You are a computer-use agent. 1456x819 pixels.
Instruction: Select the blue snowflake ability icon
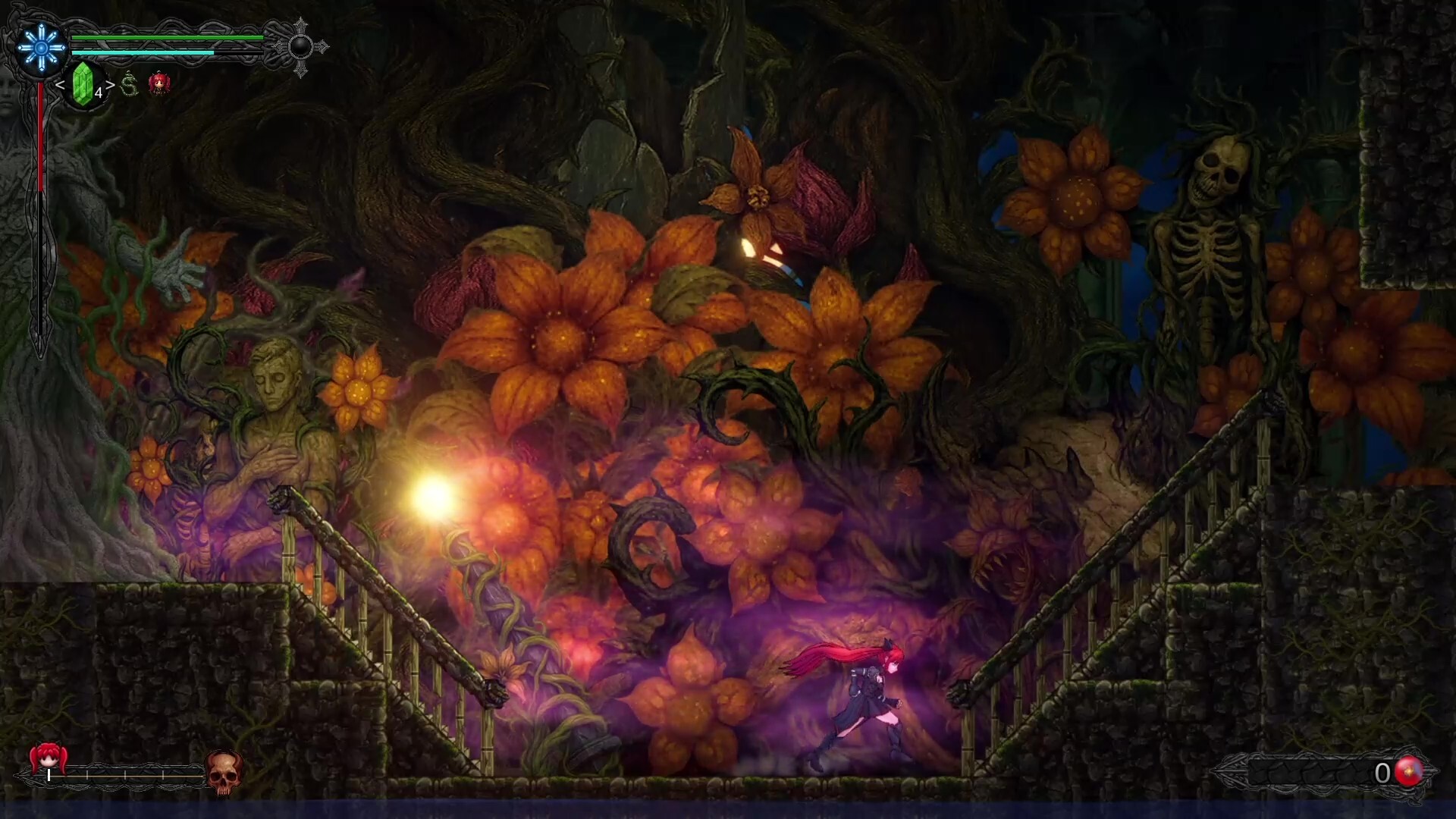click(x=40, y=48)
